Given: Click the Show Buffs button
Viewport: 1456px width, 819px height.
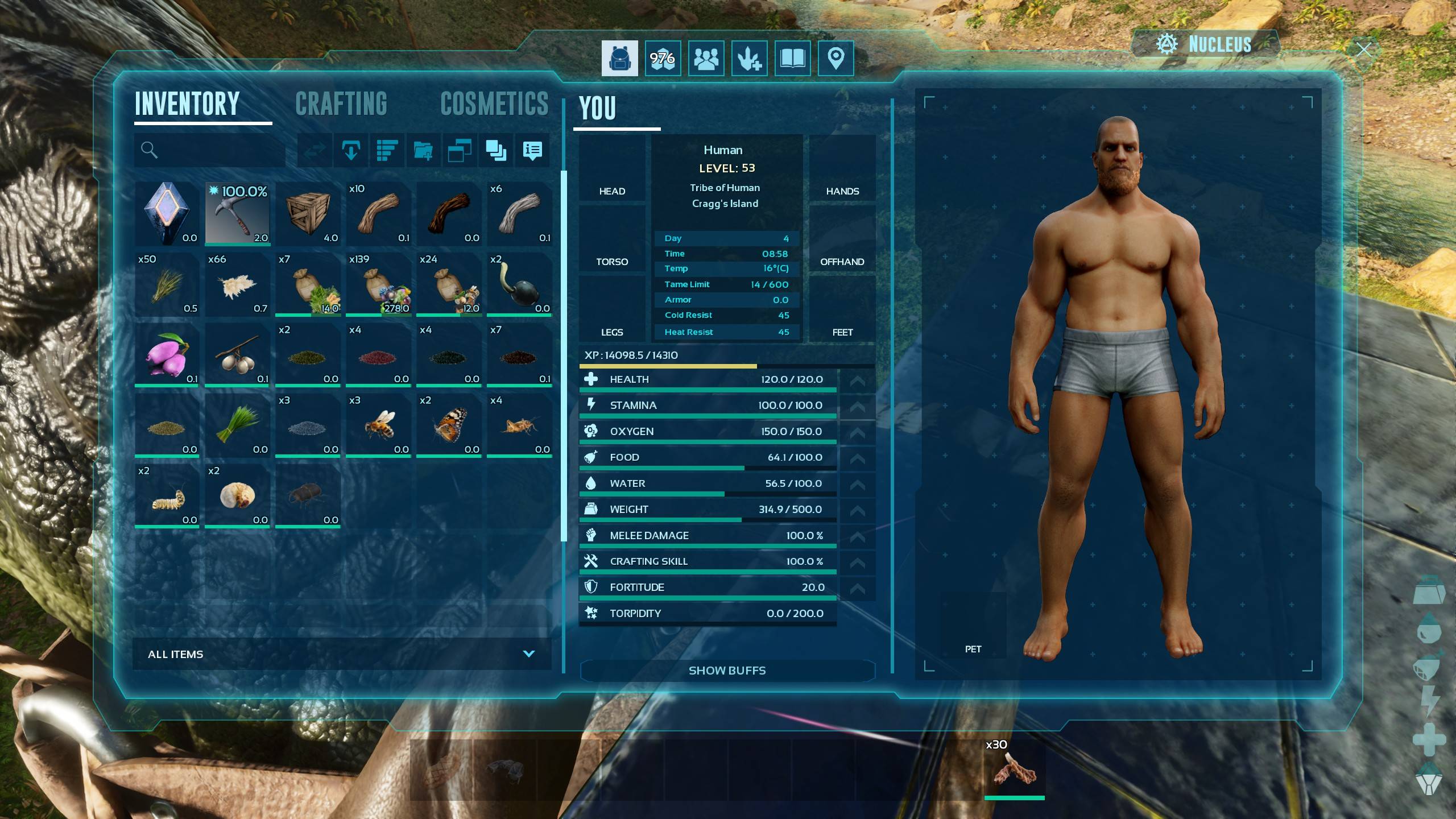Looking at the screenshot, I should tap(727, 671).
